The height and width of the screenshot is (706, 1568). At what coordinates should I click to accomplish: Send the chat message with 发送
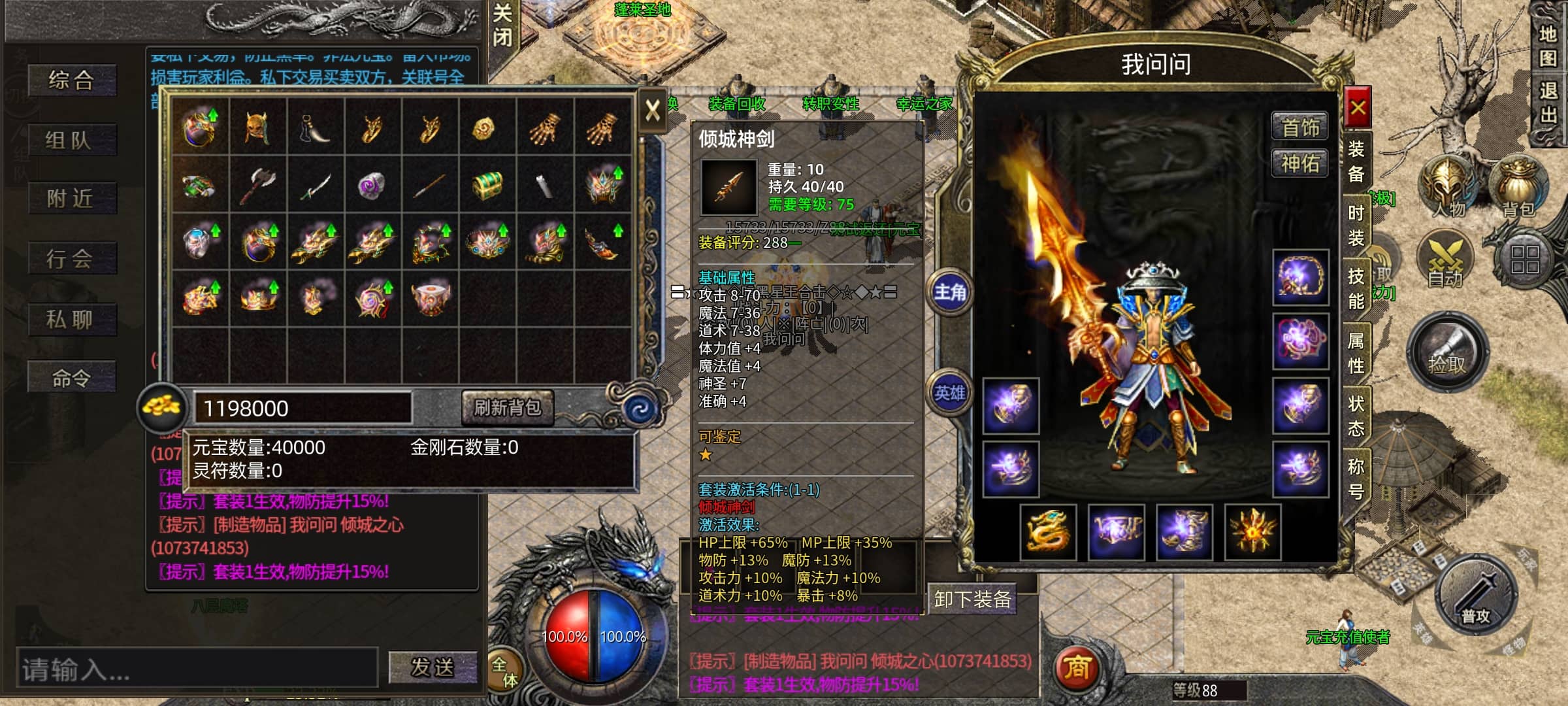[x=432, y=667]
